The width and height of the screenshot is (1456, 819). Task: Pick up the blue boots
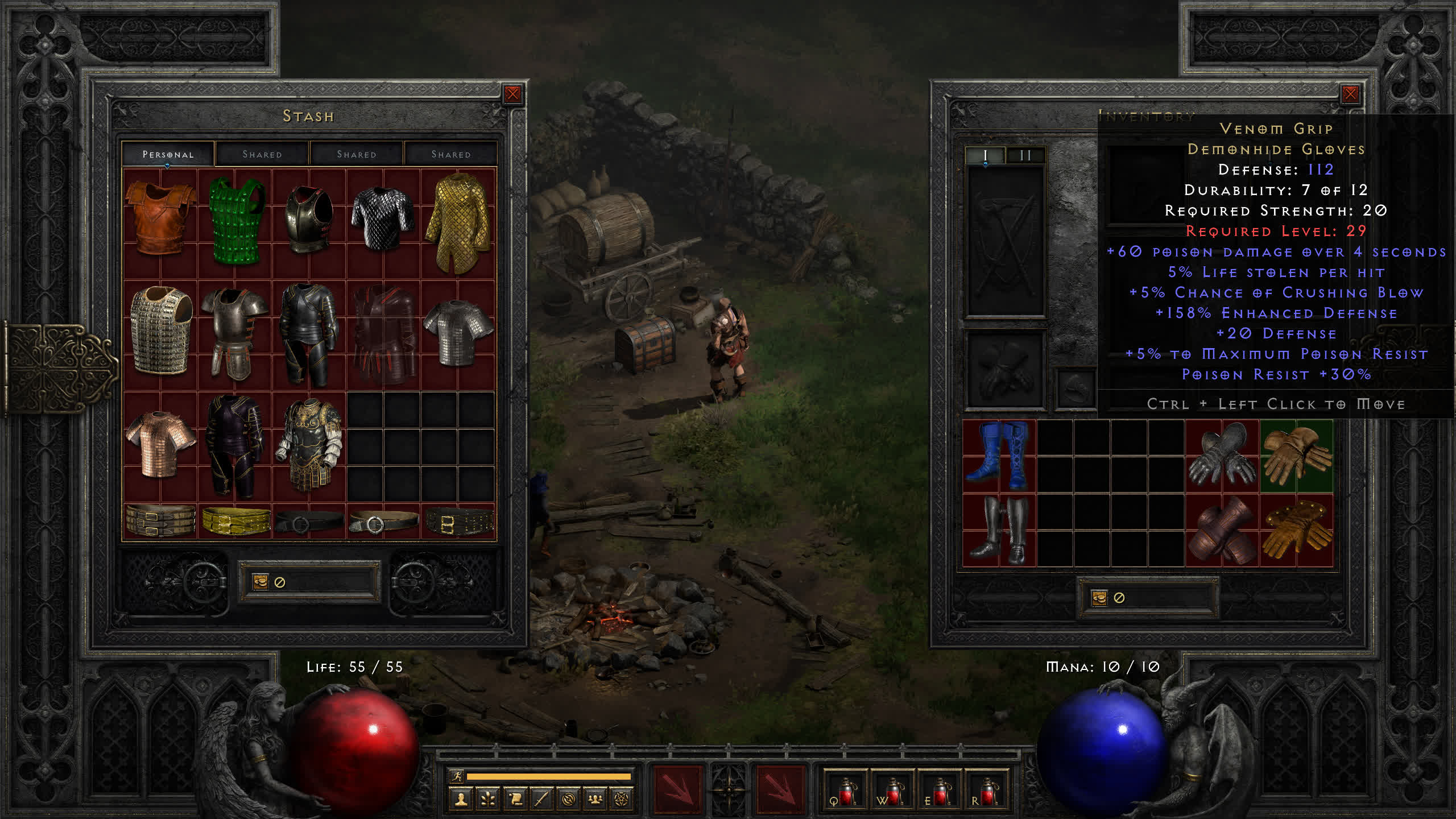999,456
